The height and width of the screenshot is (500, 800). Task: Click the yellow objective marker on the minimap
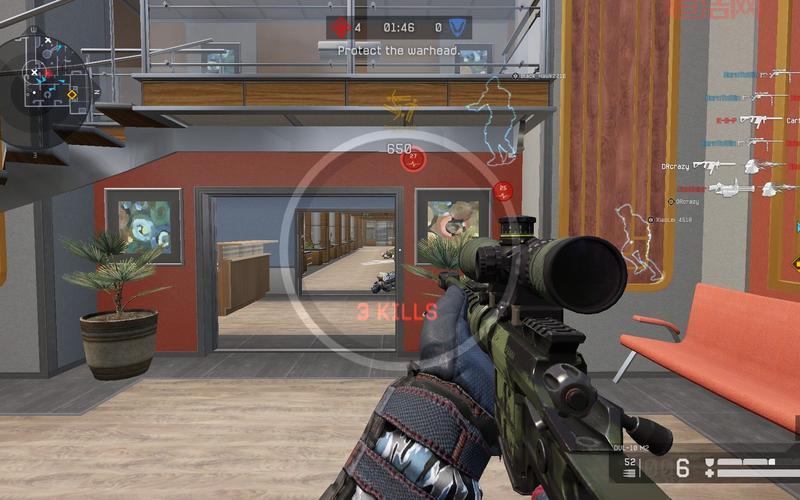pyautogui.click(x=72, y=95)
